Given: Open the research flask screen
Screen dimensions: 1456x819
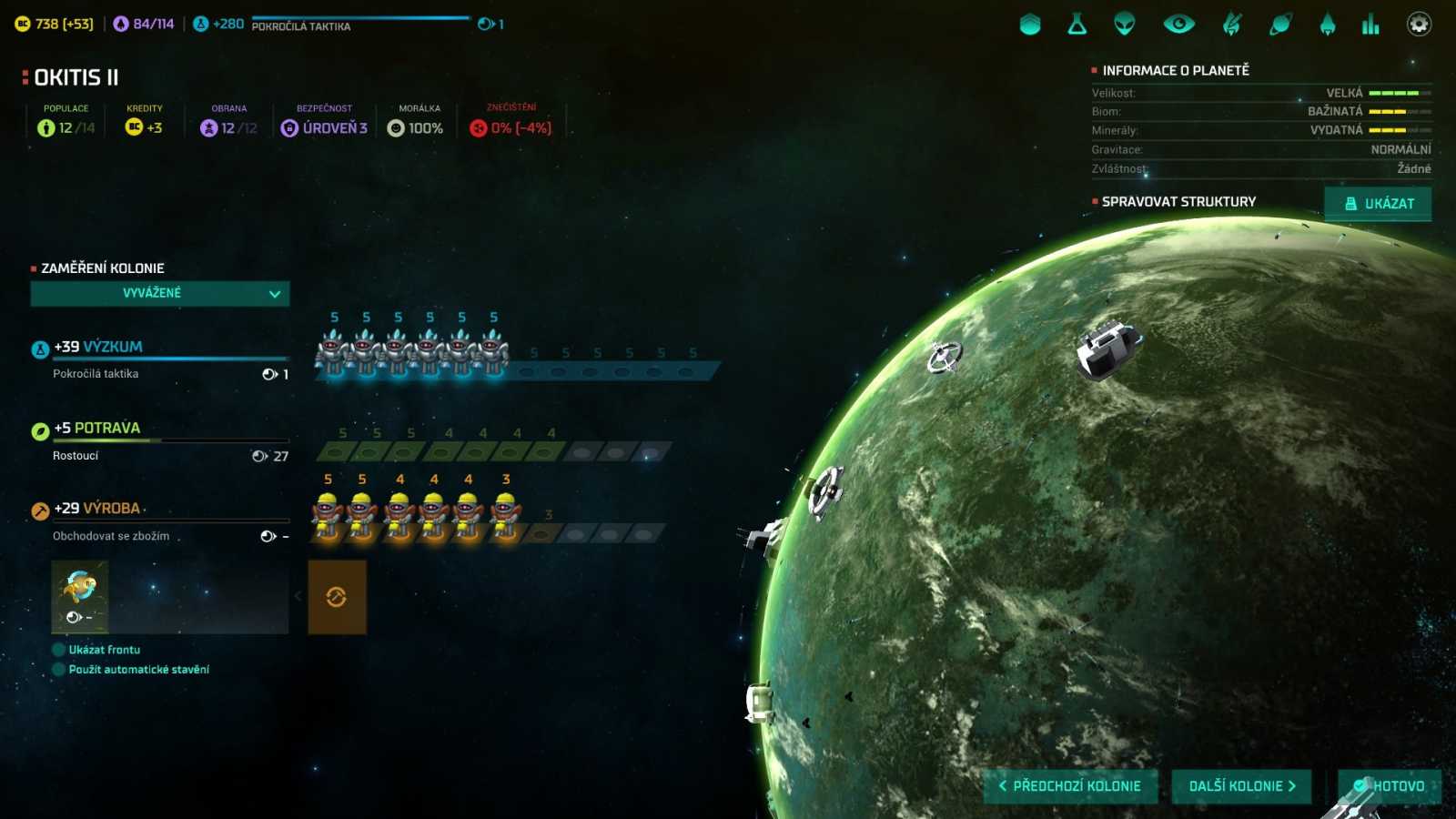Looking at the screenshot, I should tap(1077, 25).
